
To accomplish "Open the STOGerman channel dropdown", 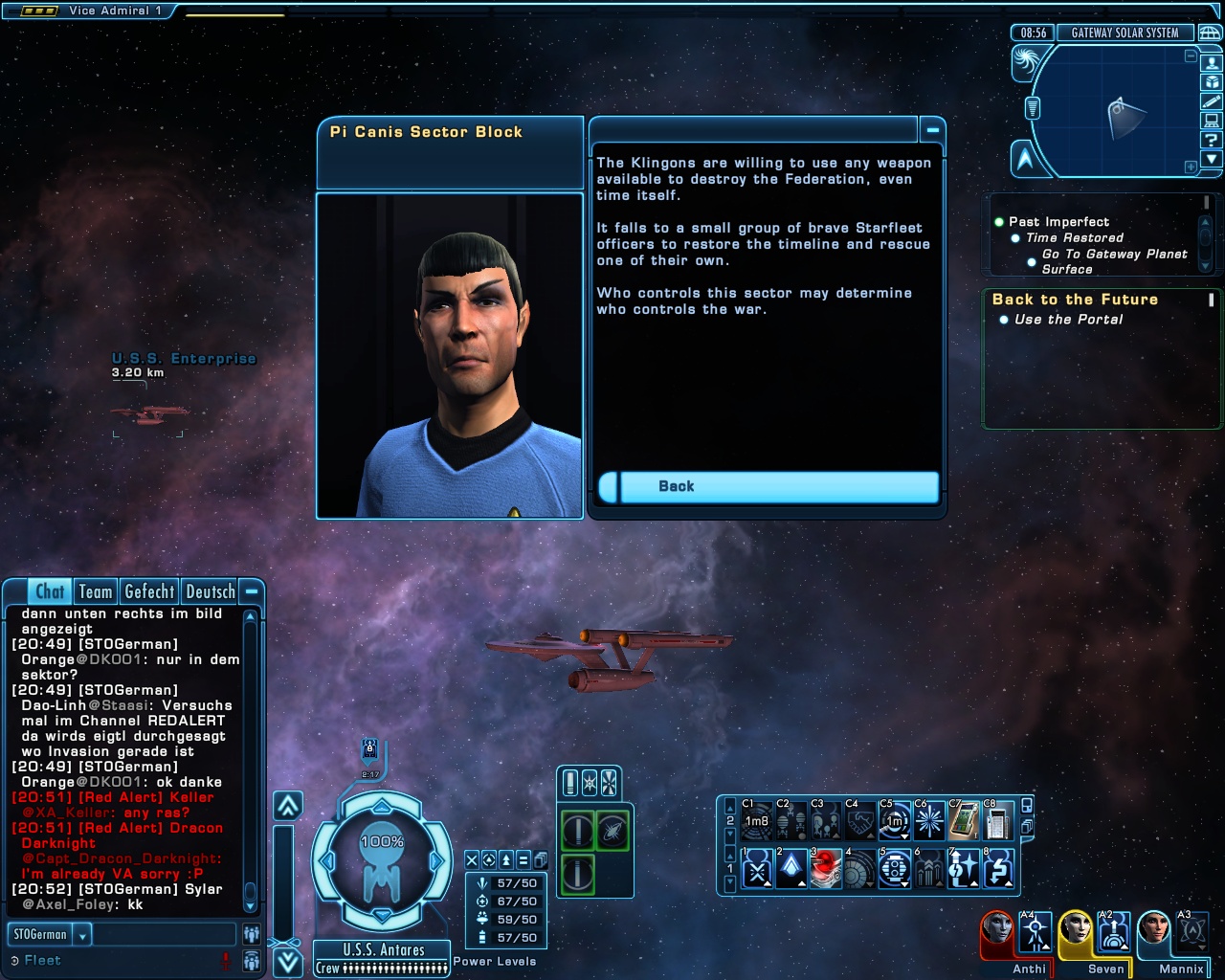I will [x=83, y=935].
